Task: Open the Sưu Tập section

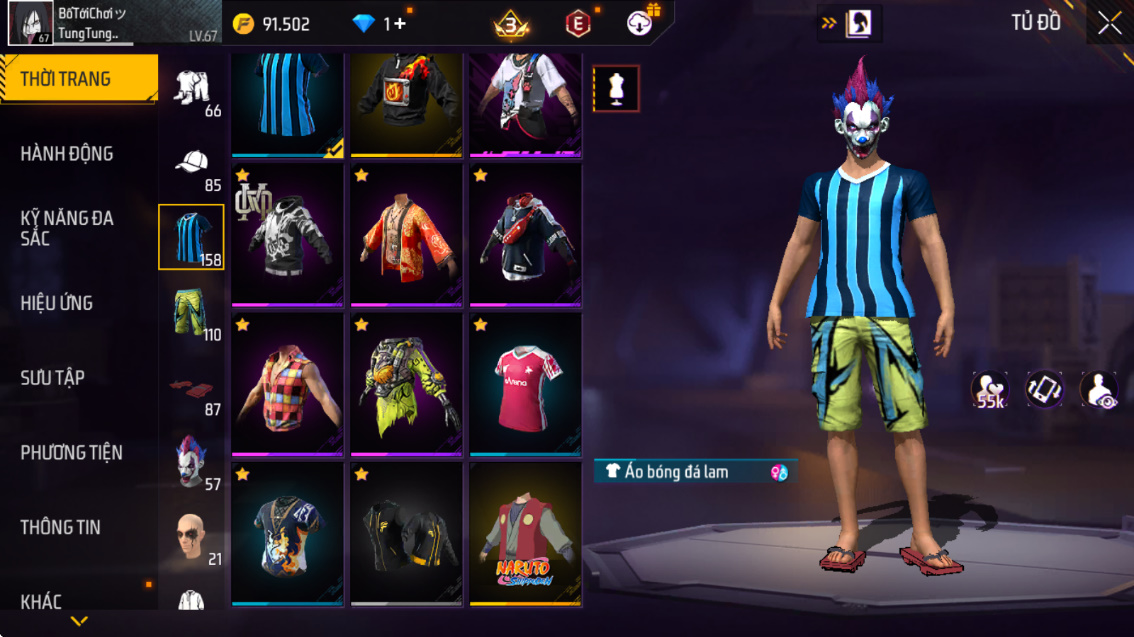Action: (52, 378)
